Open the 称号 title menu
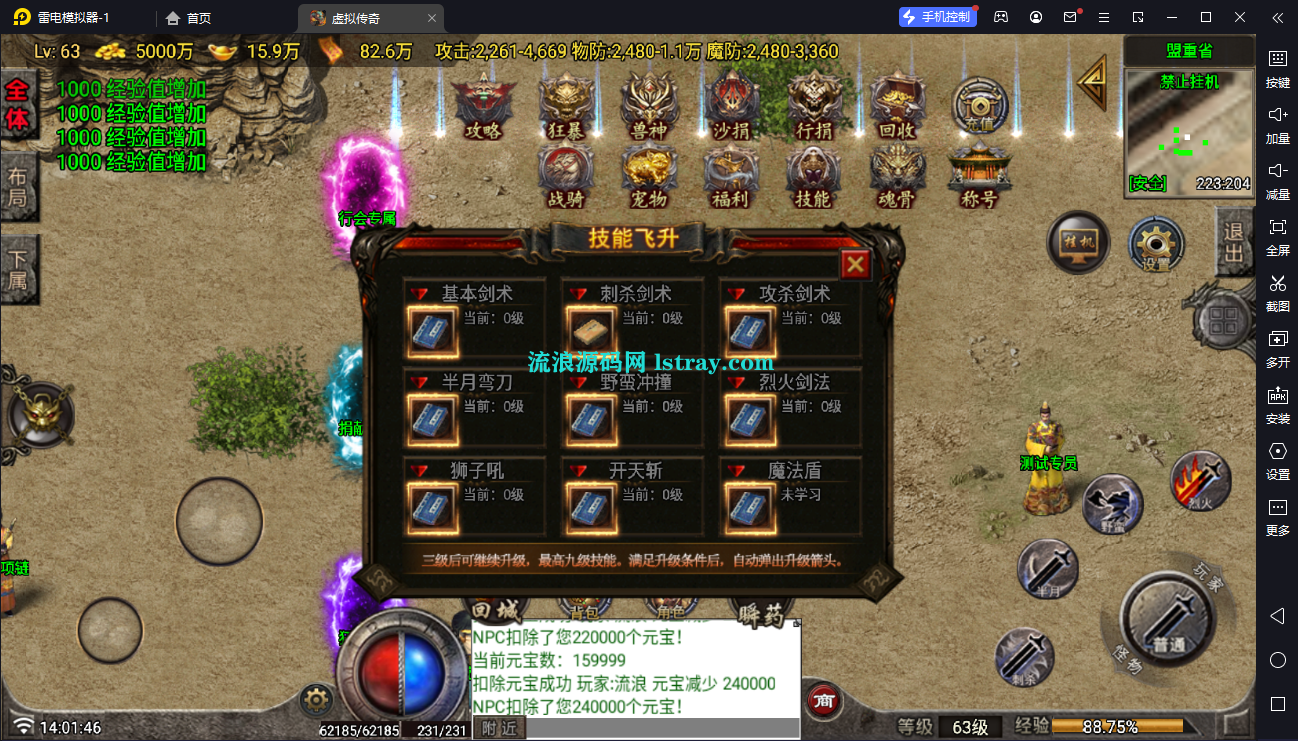The image size is (1298, 741). 979,176
